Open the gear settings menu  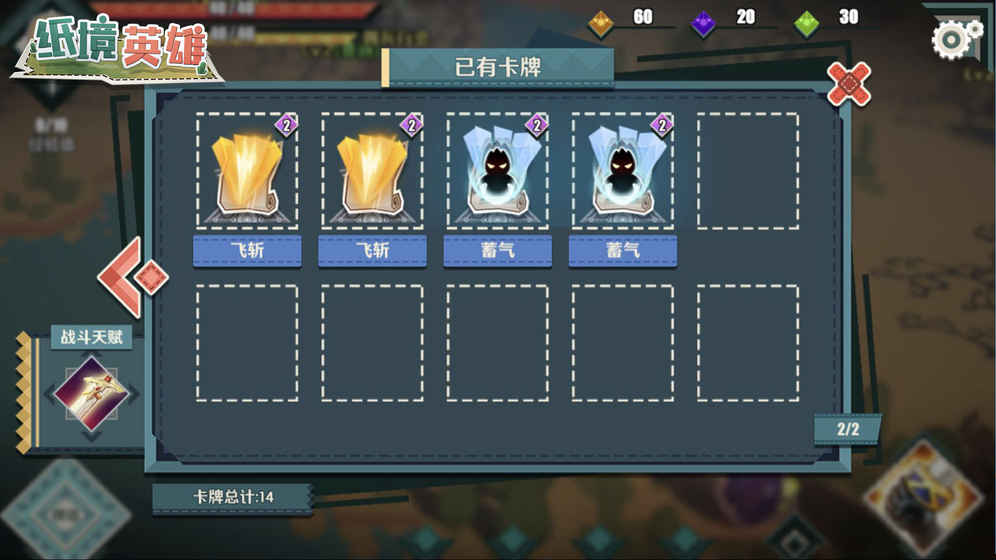pyautogui.click(x=955, y=39)
